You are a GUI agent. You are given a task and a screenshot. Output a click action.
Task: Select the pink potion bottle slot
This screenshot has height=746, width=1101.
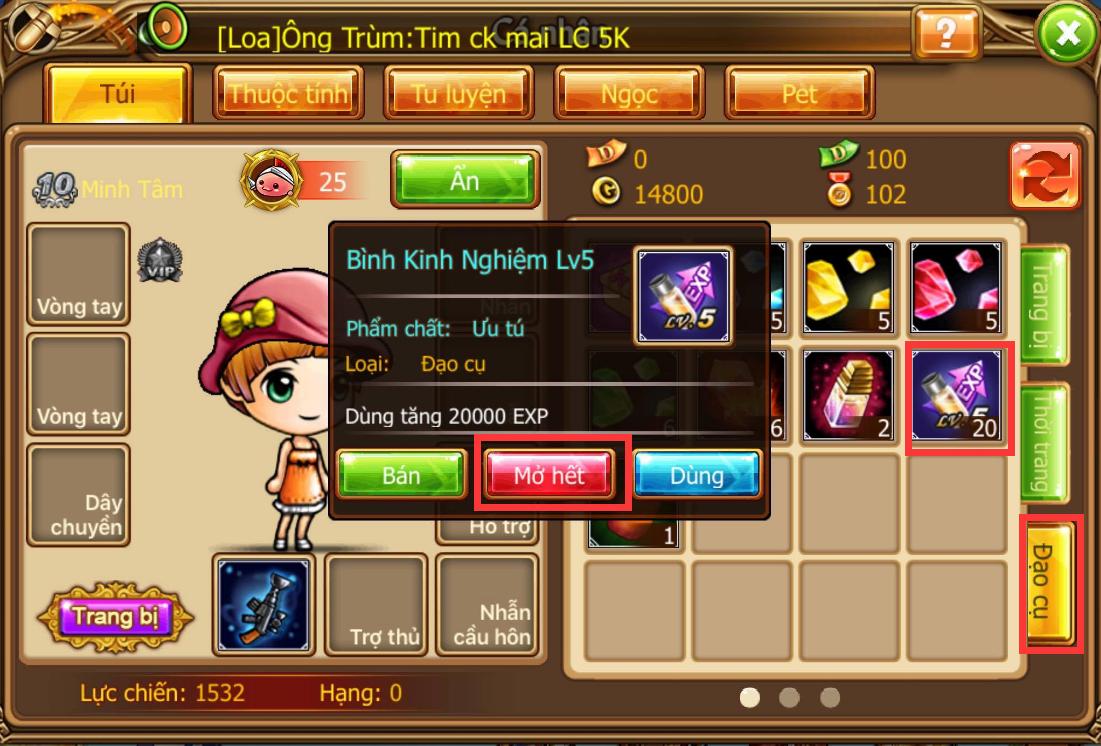pyautogui.click(x=849, y=395)
